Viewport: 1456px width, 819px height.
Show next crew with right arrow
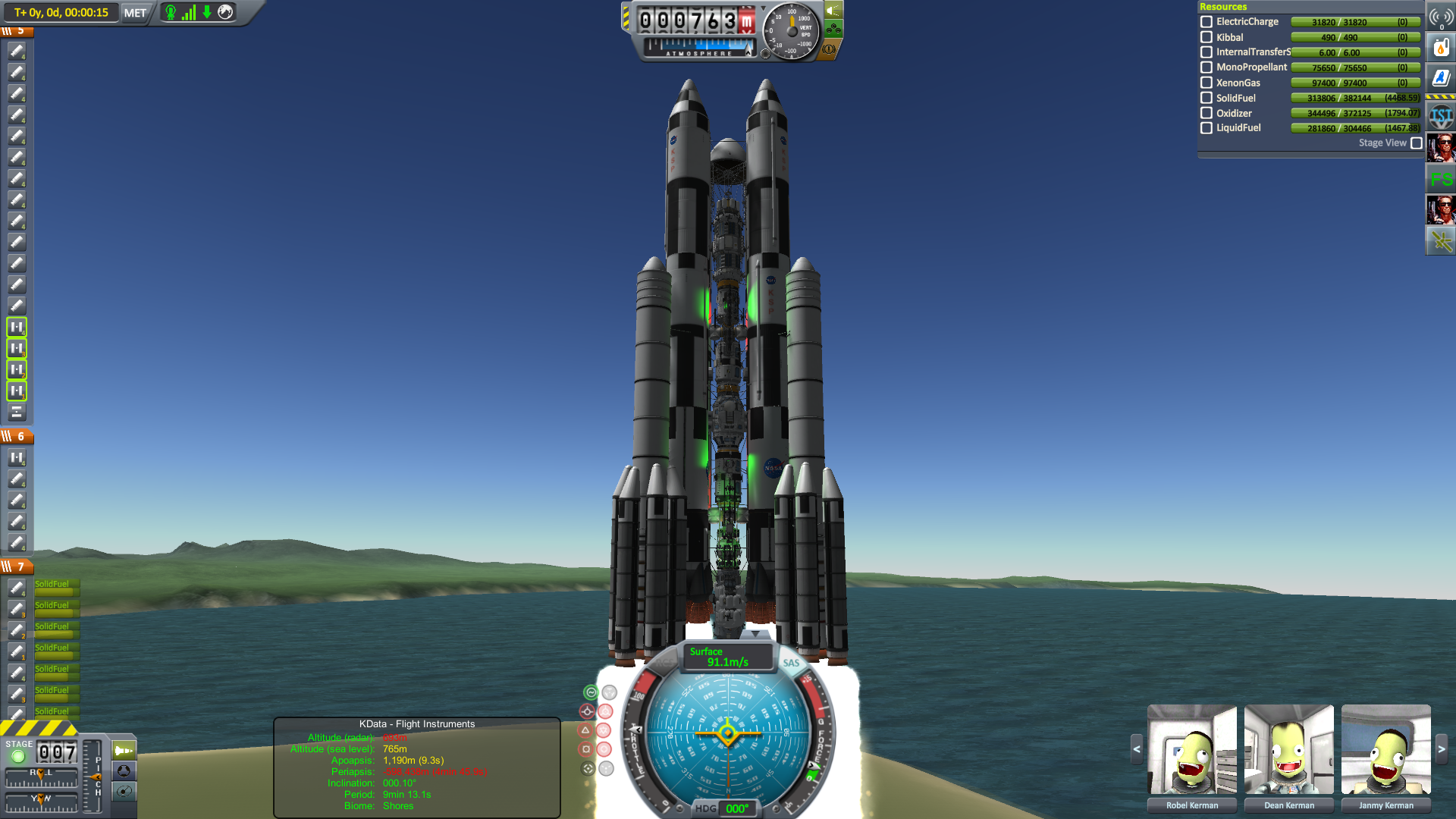[1442, 749]
